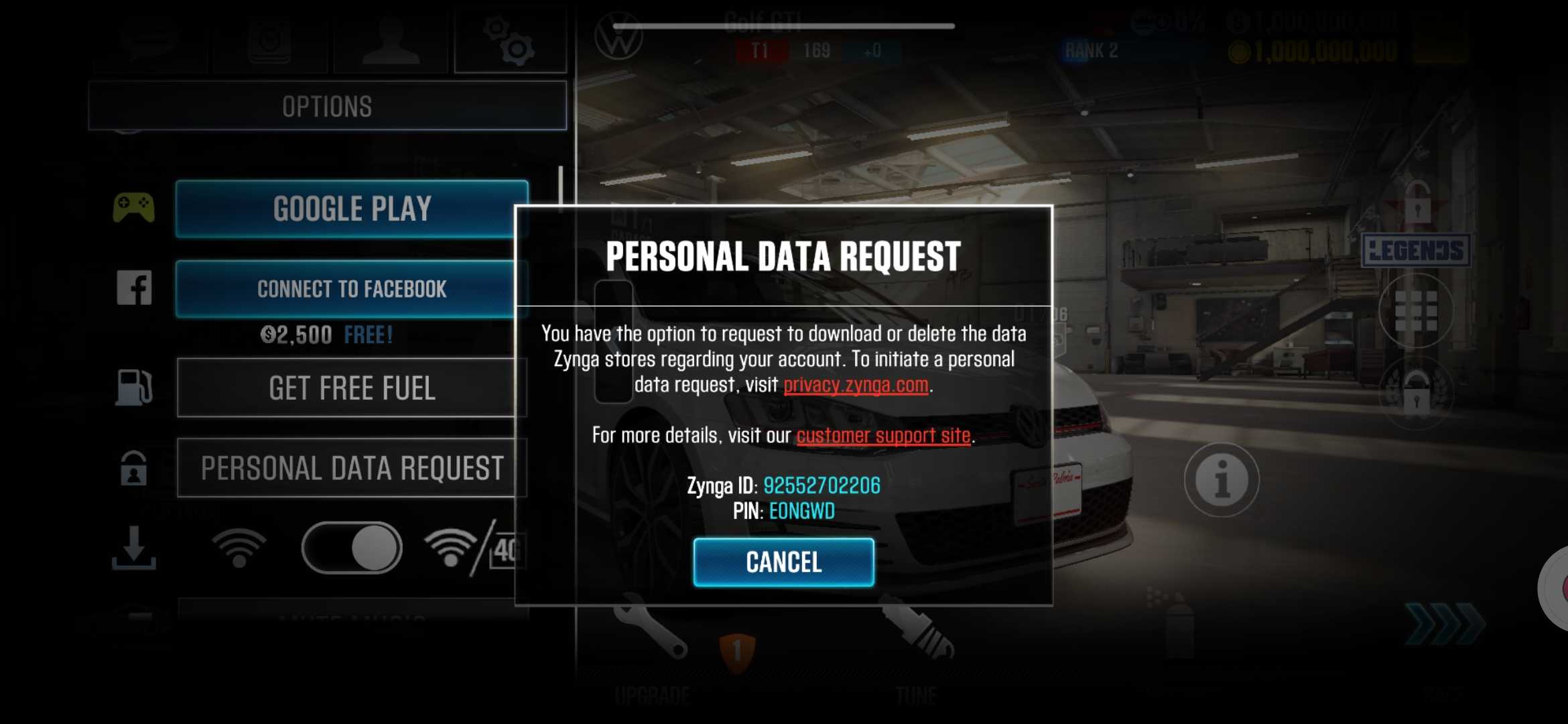The image size is (1568, 724).
Task: Switch to the profile silhouette tab
Action: pyautogui.click(x=391, y=40)
